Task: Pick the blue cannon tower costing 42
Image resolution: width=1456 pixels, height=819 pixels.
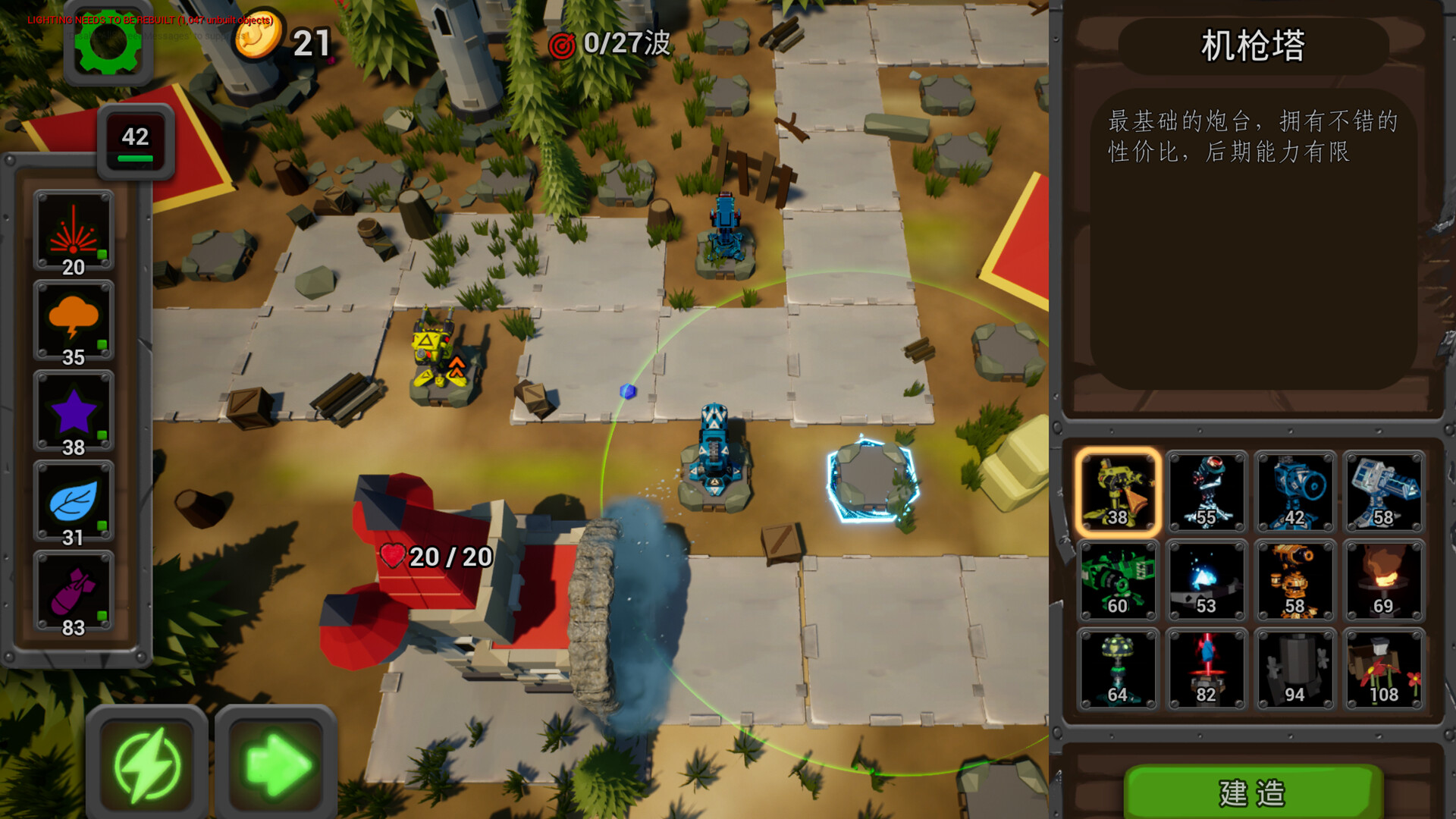Action: (x=1295, y=492)
